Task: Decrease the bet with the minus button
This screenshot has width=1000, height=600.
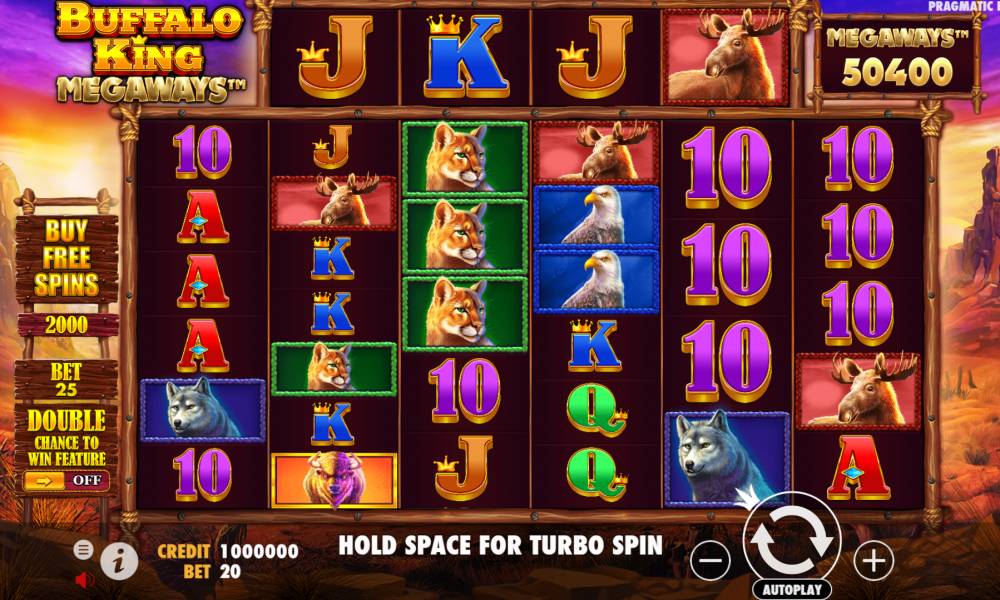Action: tap(710, 561)
